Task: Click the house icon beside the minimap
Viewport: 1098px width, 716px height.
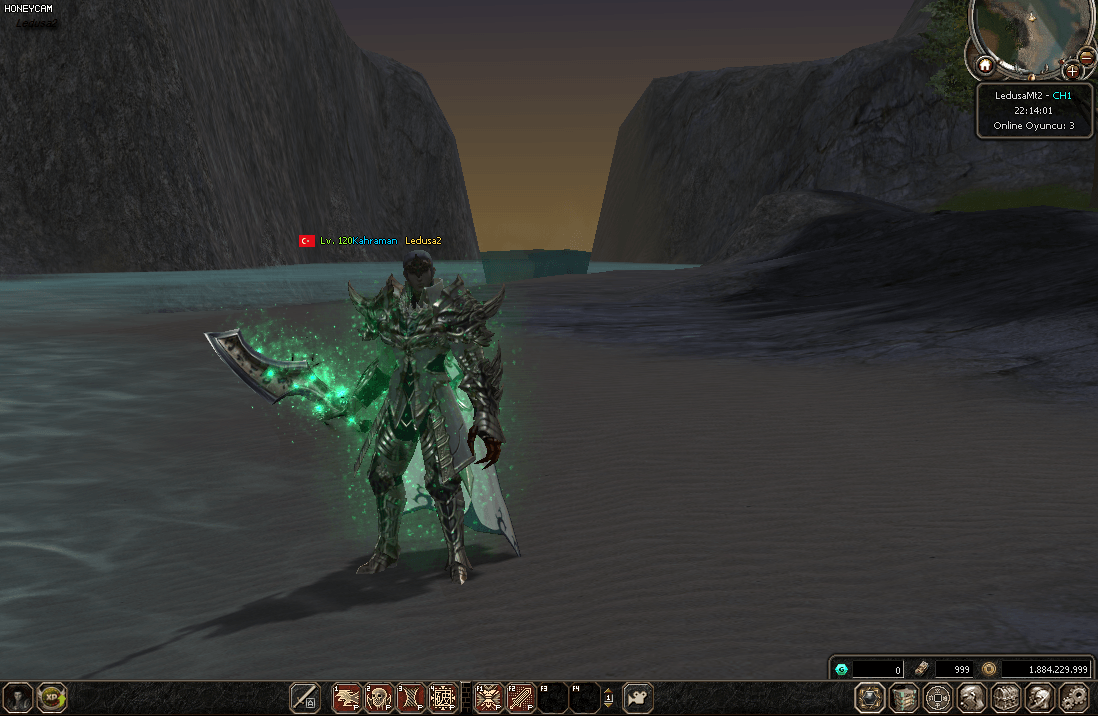Action: (985, 66)
